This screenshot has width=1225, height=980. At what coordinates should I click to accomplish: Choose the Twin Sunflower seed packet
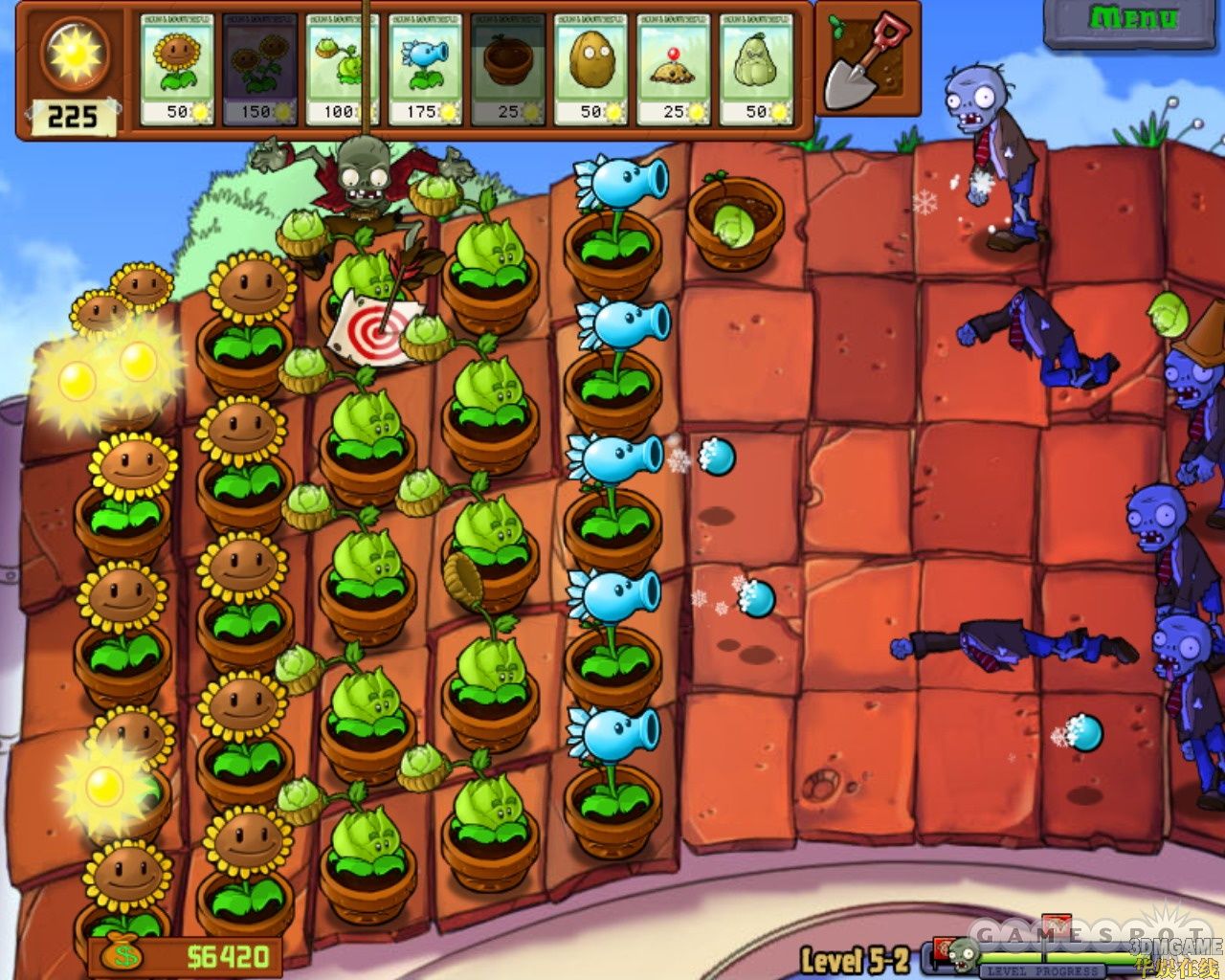coord(259,69)
